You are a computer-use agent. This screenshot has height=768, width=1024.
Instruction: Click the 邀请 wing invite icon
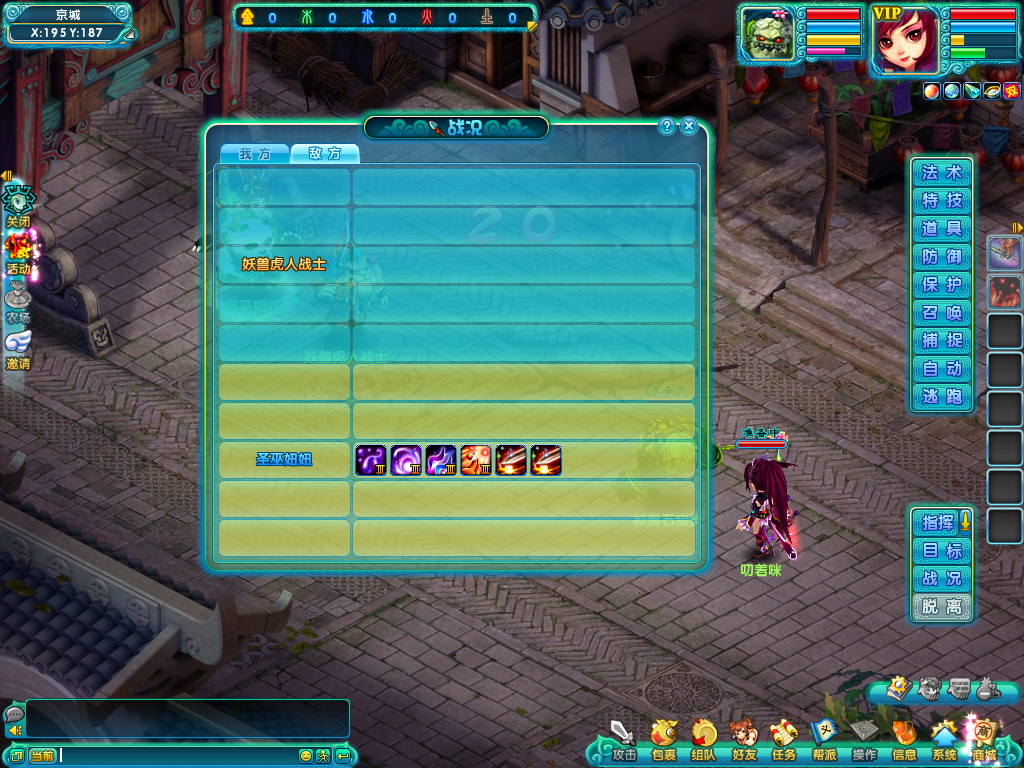(18, 346)
